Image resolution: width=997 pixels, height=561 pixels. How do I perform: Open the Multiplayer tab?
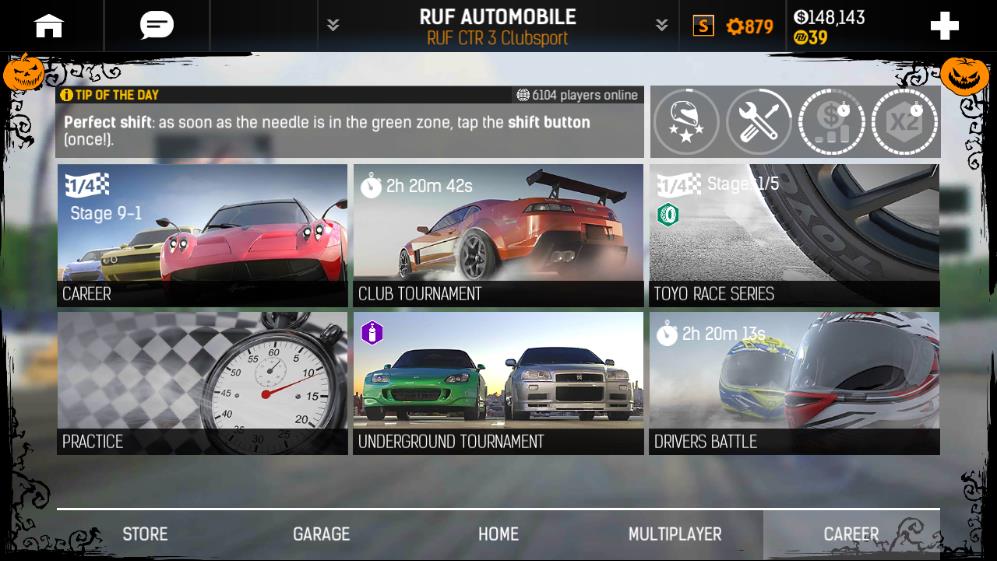pos(674,534)
